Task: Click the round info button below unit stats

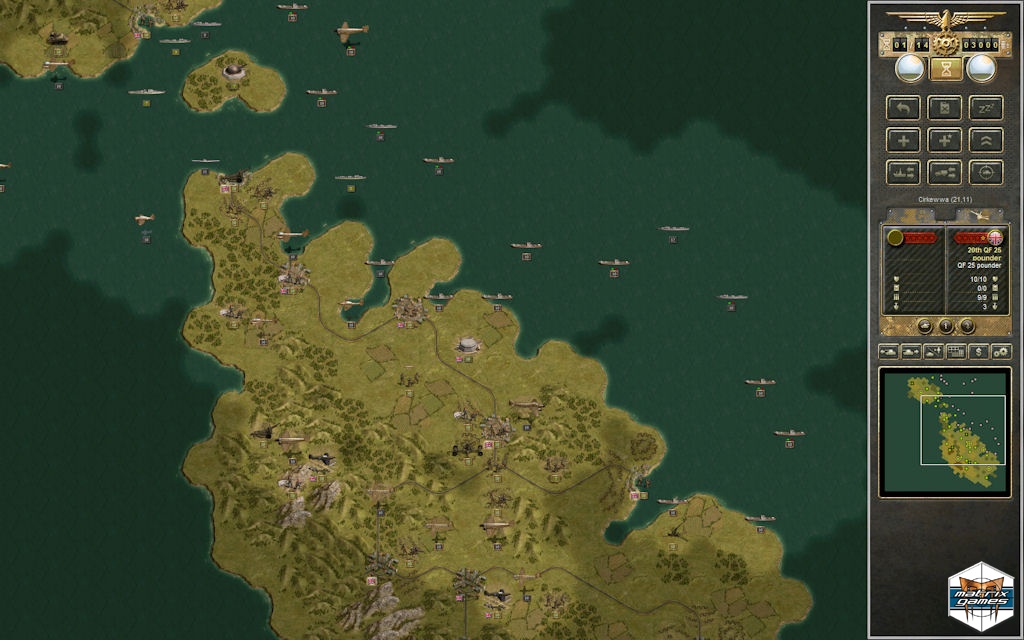Action: coord(945,326)
